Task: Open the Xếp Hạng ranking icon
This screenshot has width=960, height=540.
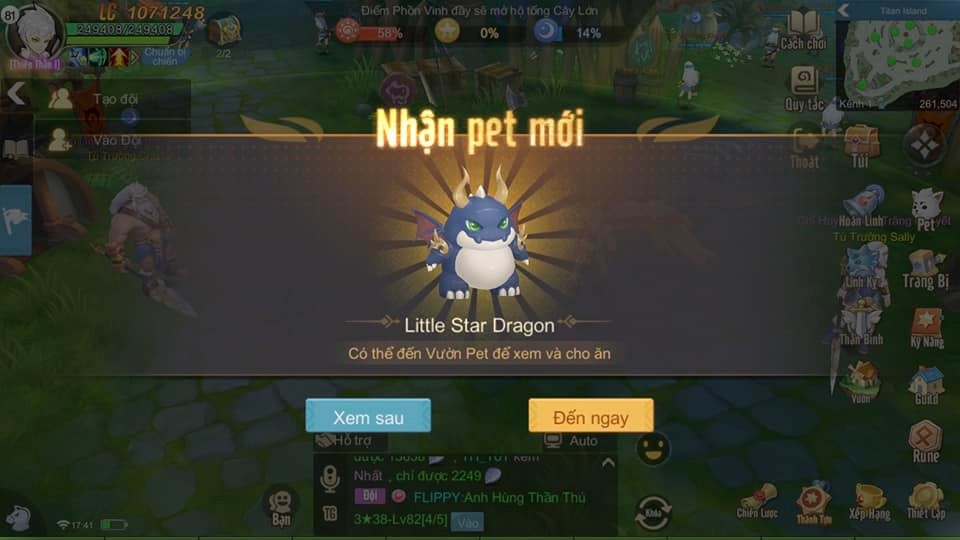Action: (869, 499)
